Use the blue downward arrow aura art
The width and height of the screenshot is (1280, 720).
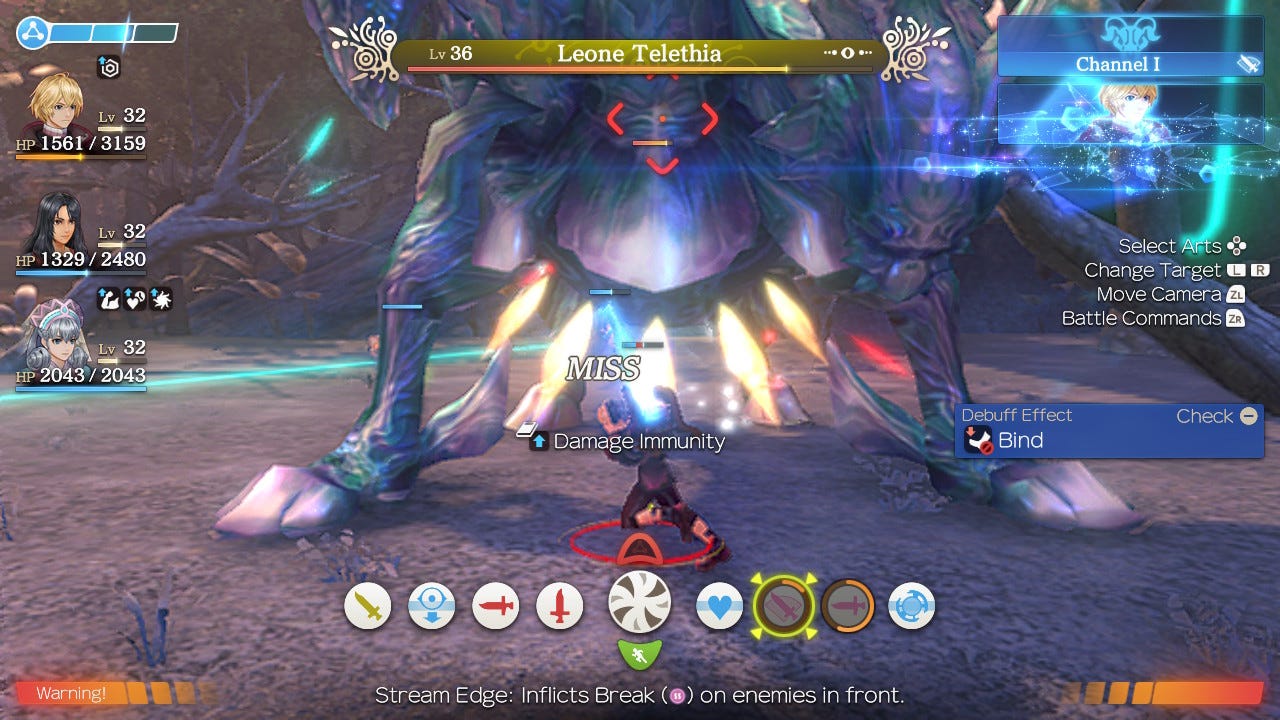pos(432,606)
